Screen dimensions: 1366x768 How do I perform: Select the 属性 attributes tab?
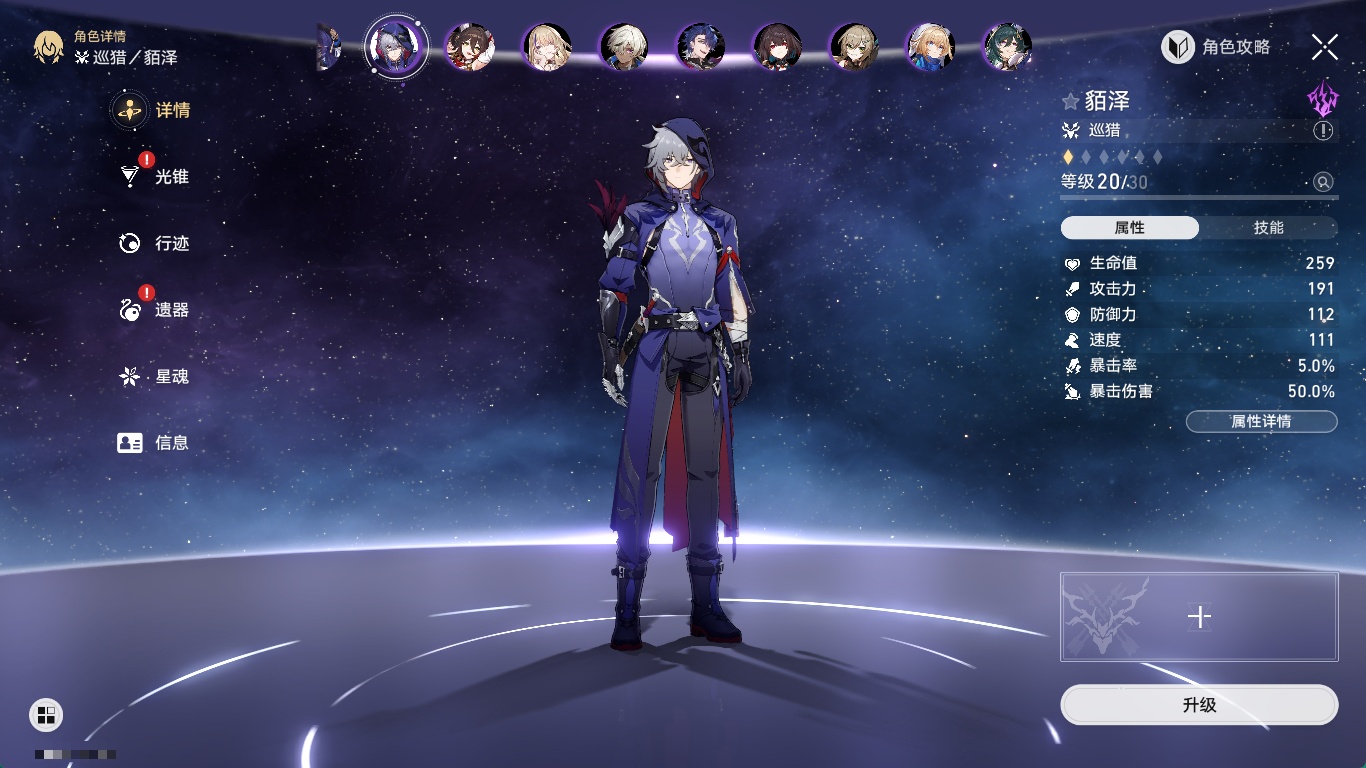pyautogui.click(x=1130, y=228)
